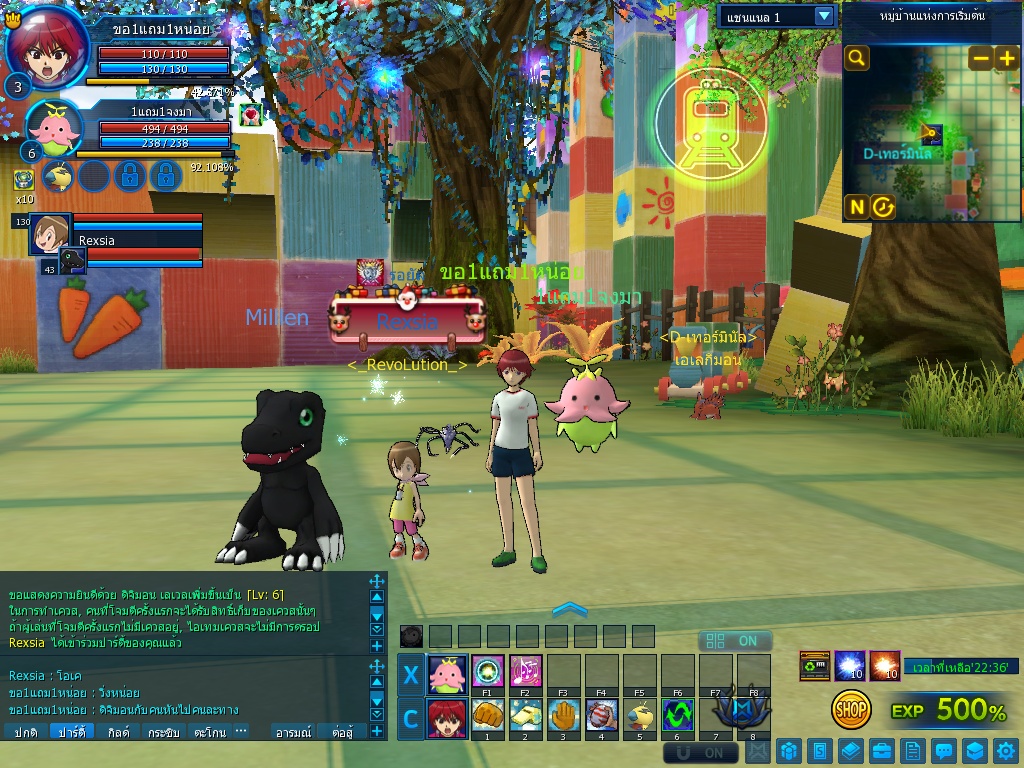
Task: Open the อารมณ์ emotes button
Action: [293, 732]
